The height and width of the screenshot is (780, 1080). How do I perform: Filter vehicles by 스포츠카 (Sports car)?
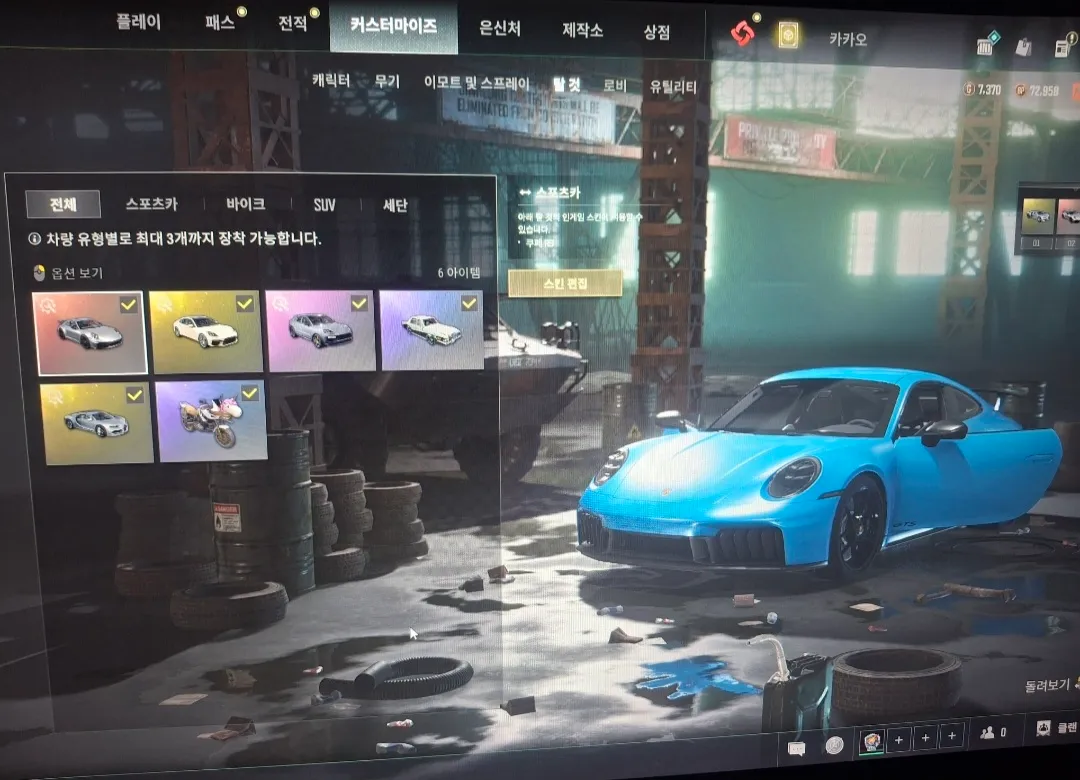tap(152, 204)
